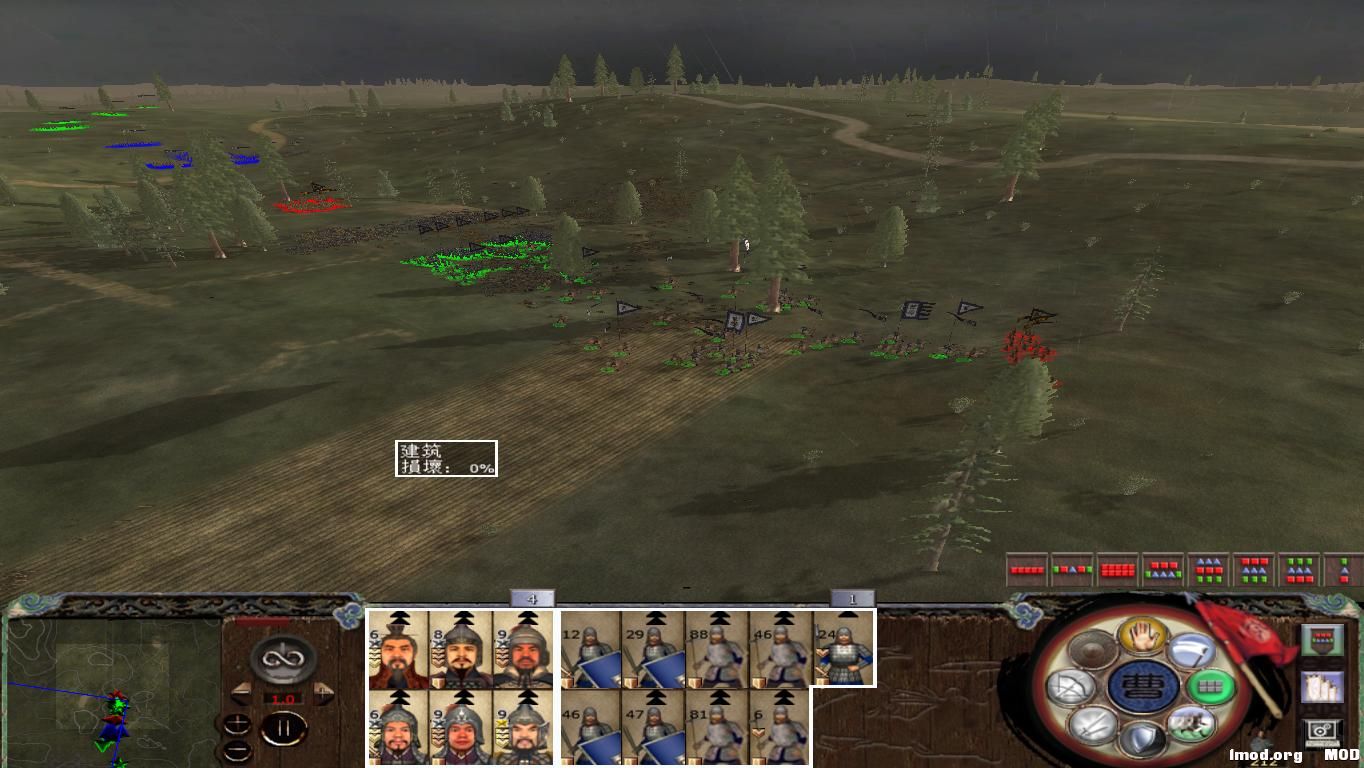Click the Cao faction emblem in the wheel center
Image resolution: width=1364 pixels, height=768 pixels.
click(x=1145, y=685)
